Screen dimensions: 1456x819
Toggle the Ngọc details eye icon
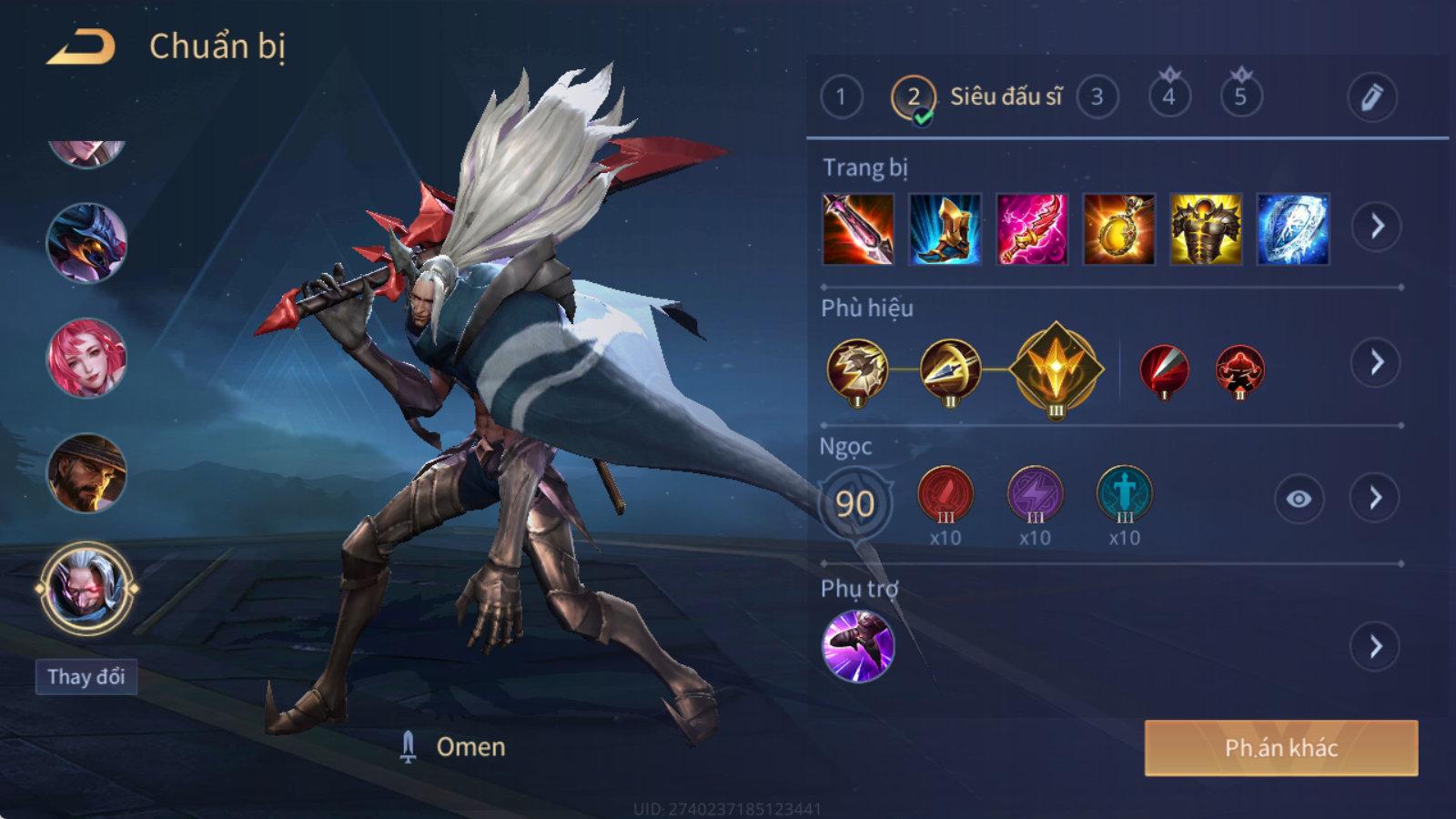(1299, 499)
